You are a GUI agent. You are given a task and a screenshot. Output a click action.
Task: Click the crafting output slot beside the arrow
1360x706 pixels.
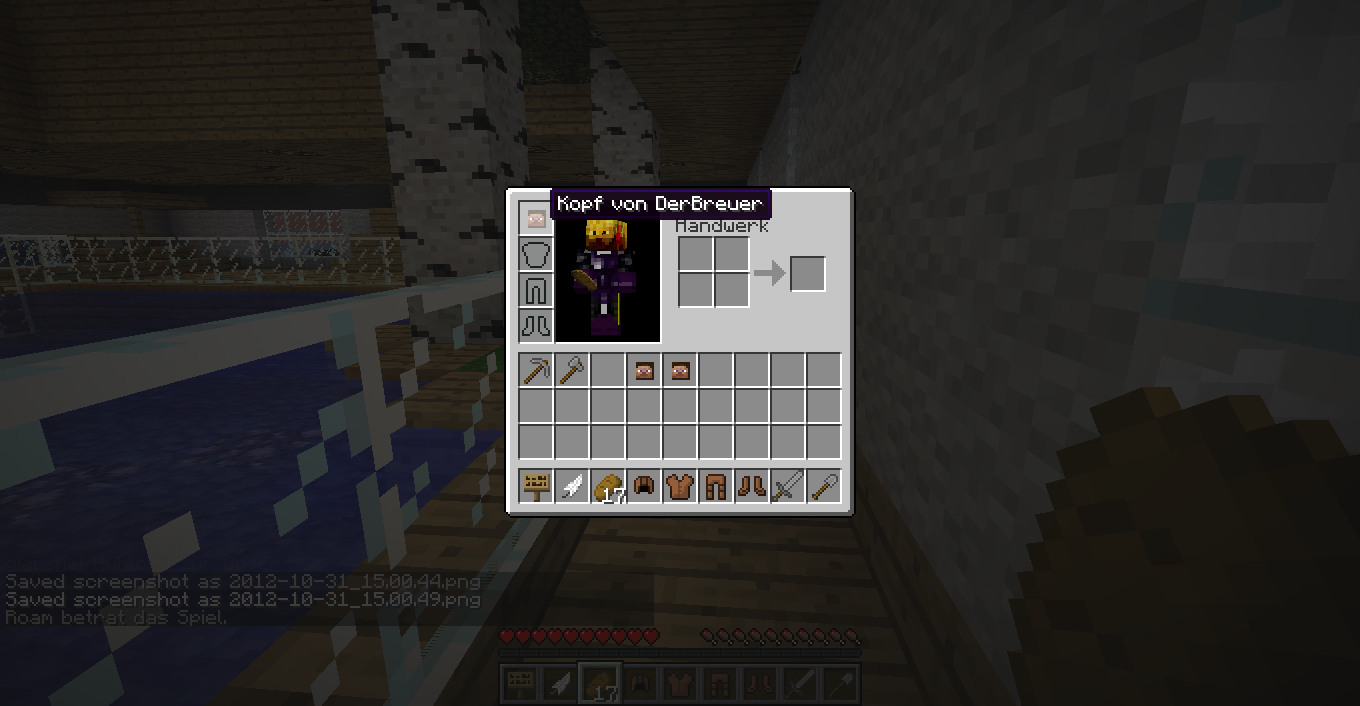coord(808,274)
